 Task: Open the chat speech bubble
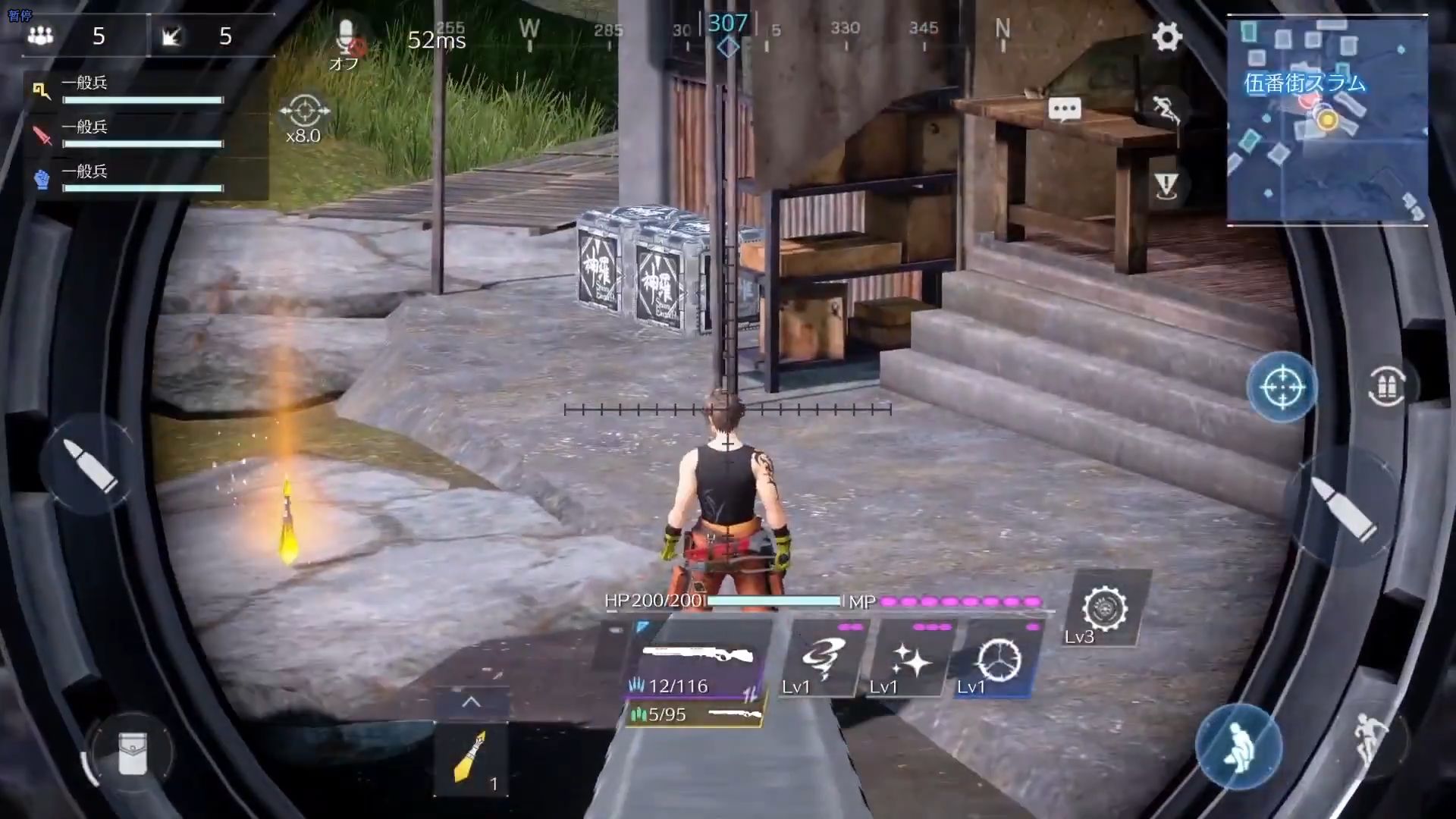1064,110
